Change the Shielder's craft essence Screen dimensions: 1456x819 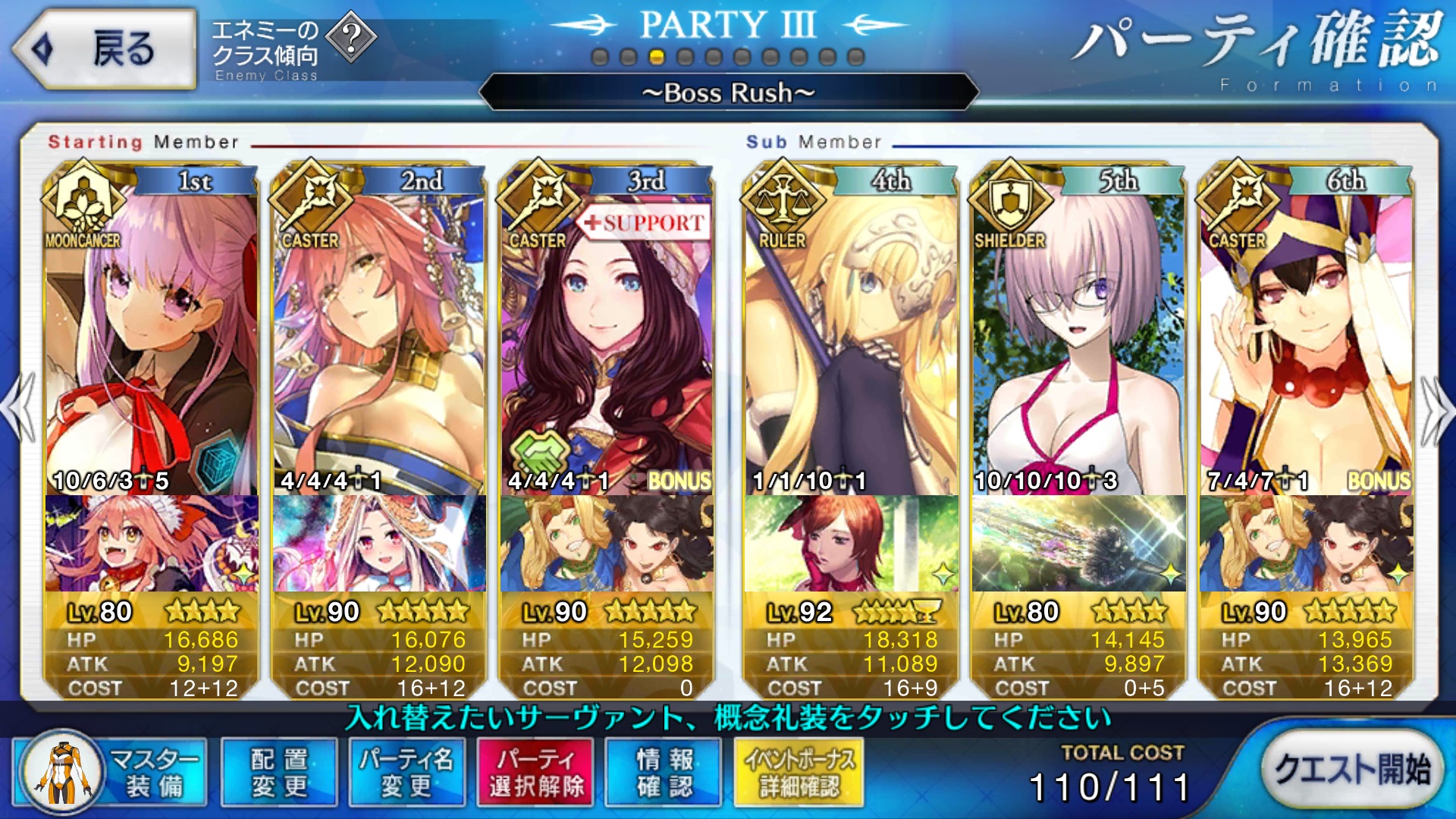pos(1078,543)
